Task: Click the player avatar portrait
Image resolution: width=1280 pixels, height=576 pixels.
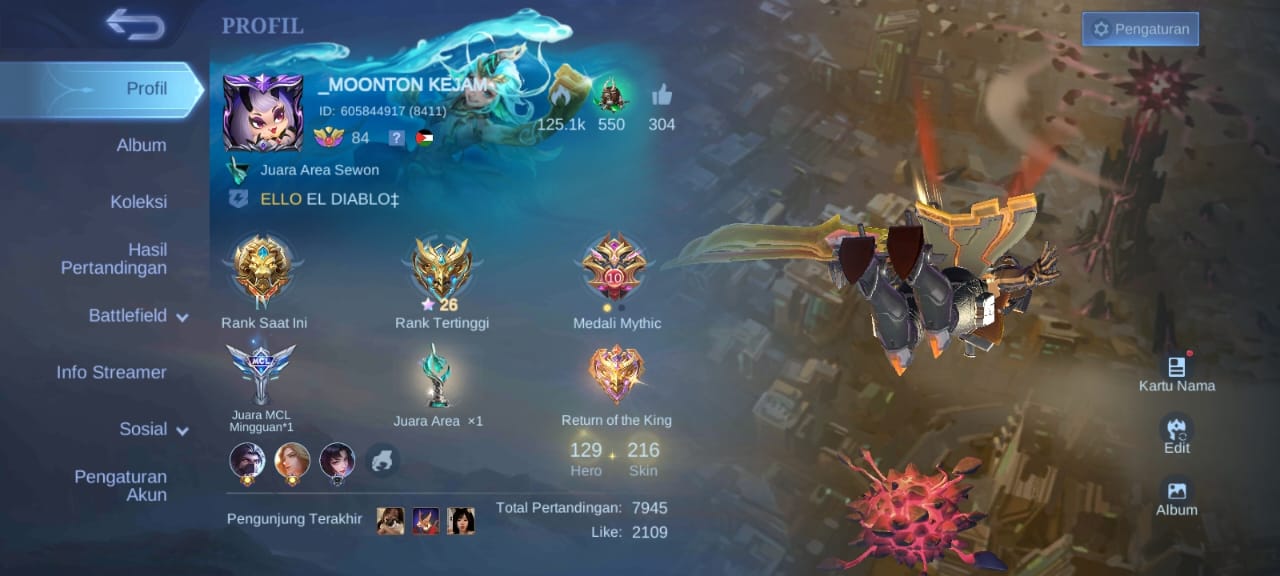Action: (263, 113)
